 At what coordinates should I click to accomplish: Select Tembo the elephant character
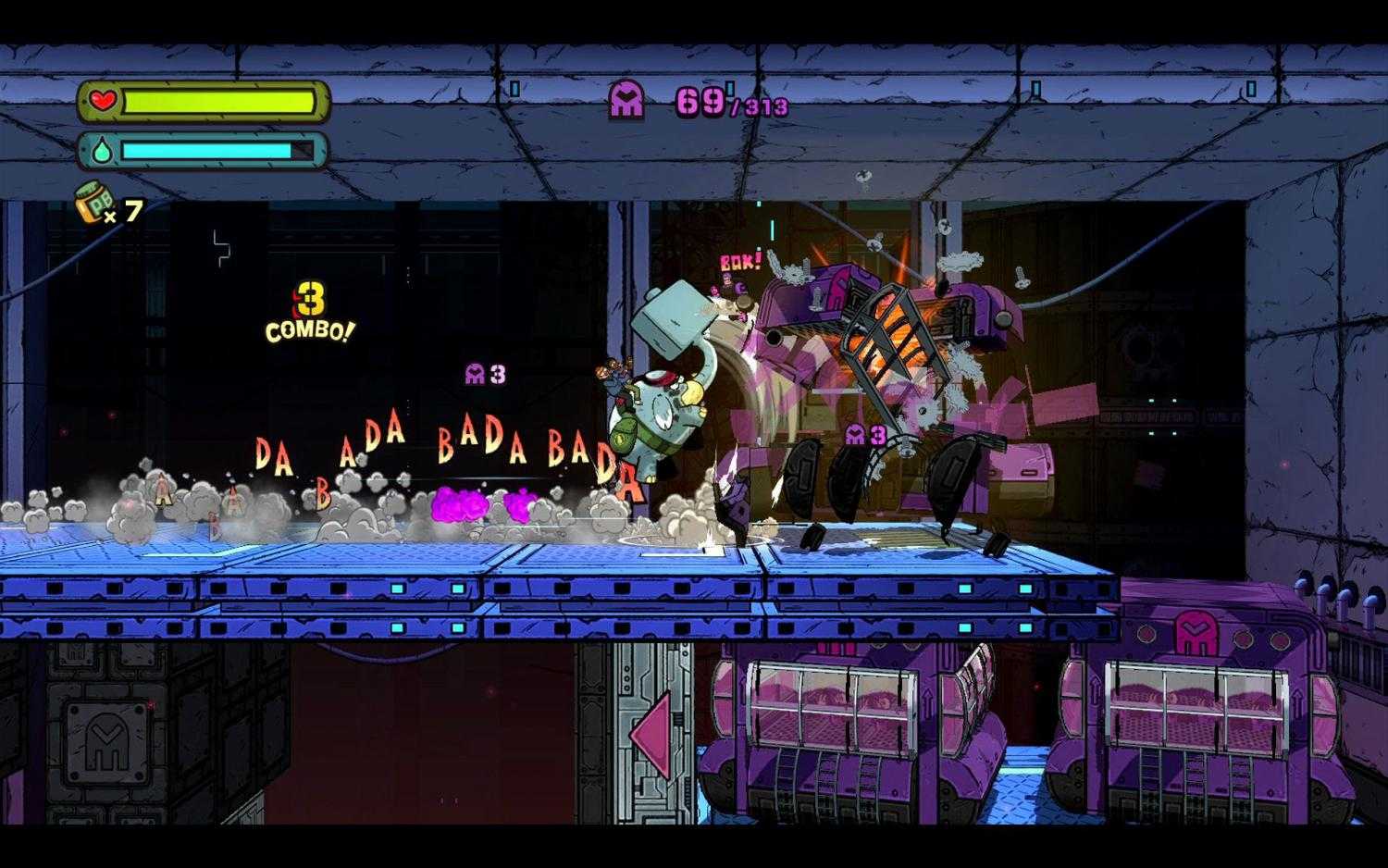[657, 407]
